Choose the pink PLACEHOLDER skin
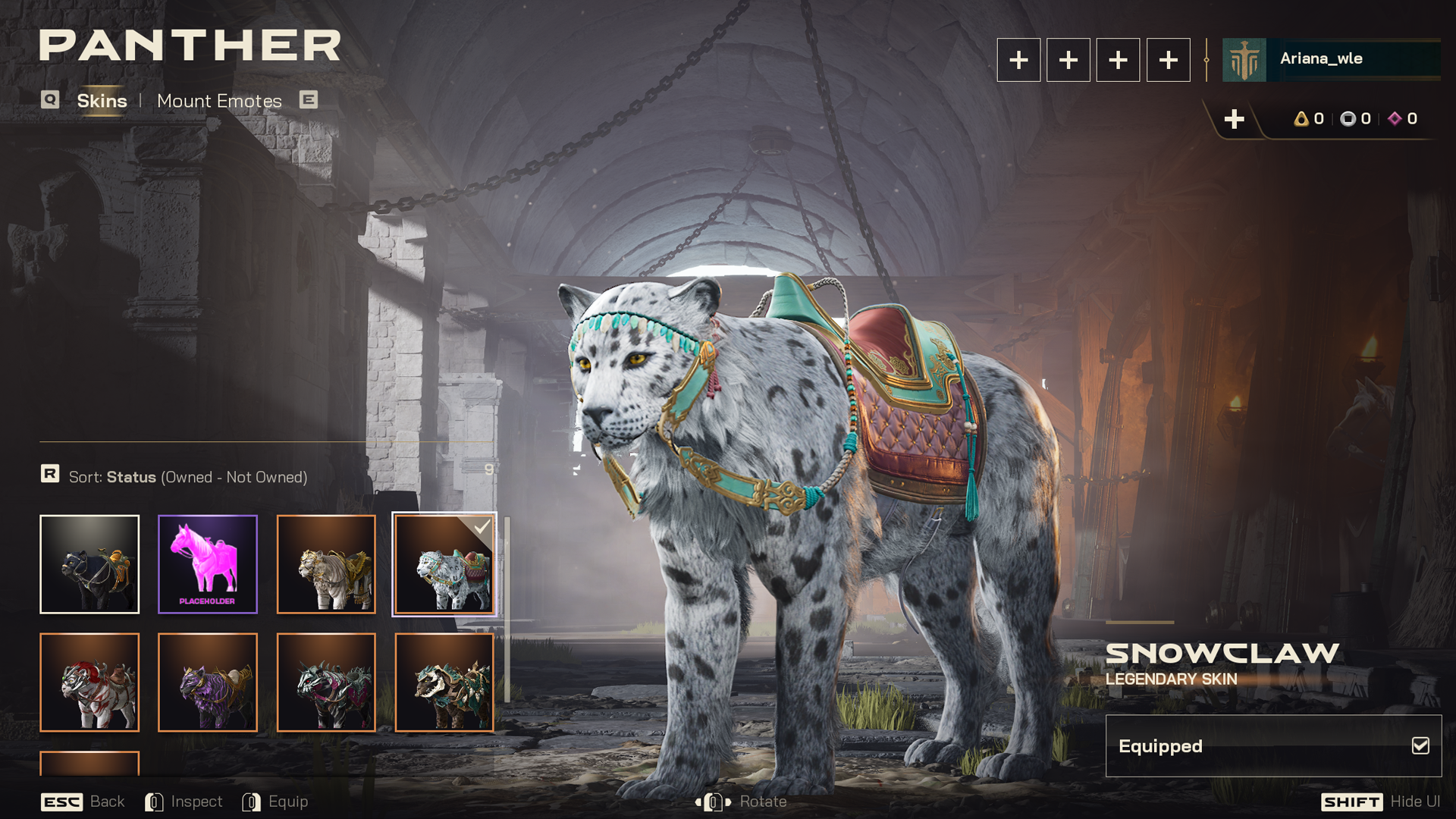 [x=208, y=564]
